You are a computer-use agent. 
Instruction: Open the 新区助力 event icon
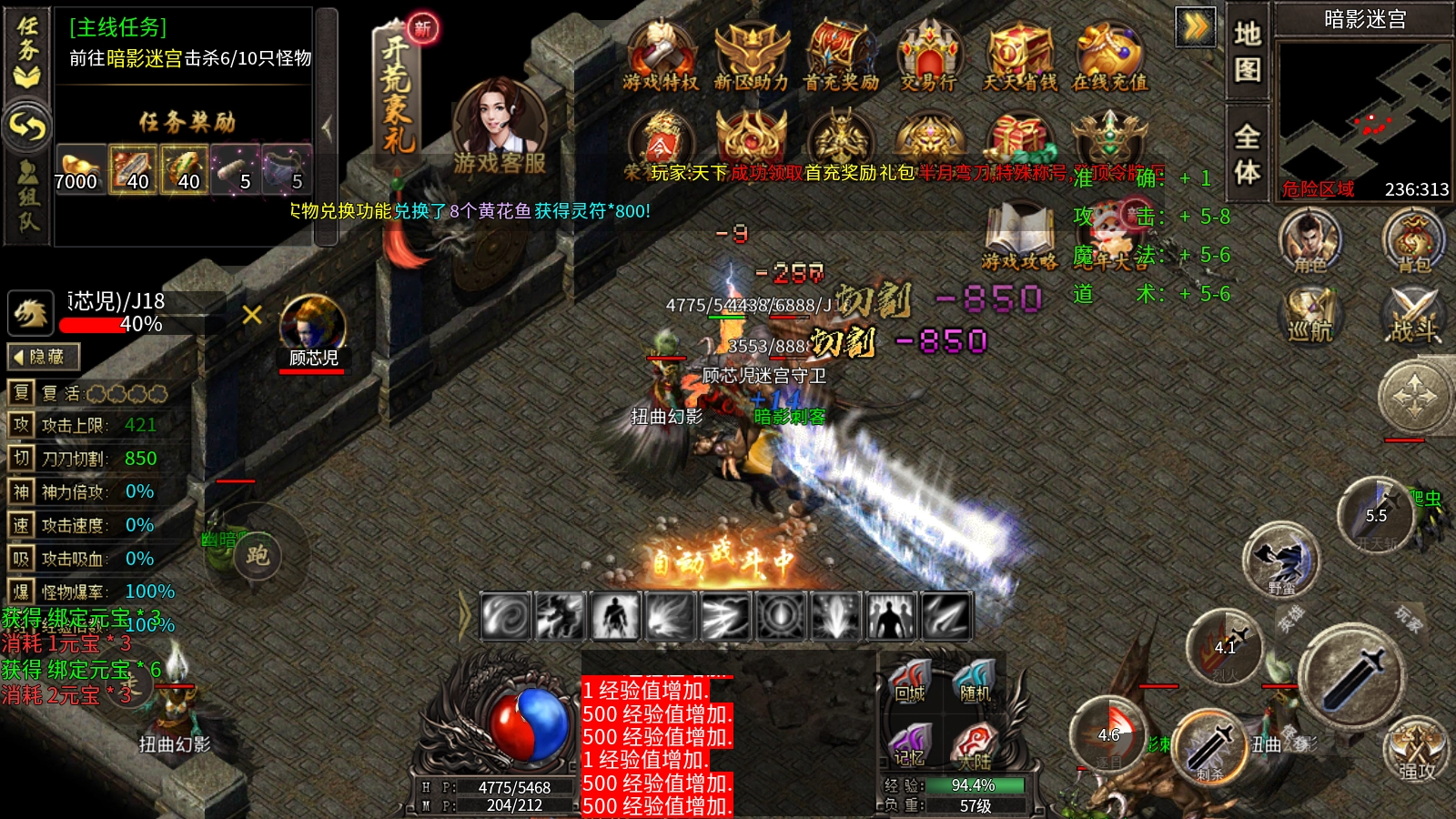coord(751,55)
